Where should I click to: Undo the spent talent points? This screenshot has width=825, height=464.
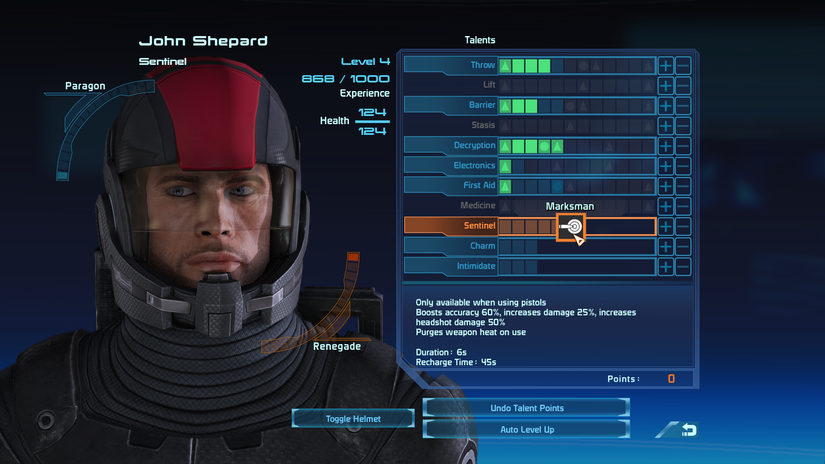[x=527, y=408]
